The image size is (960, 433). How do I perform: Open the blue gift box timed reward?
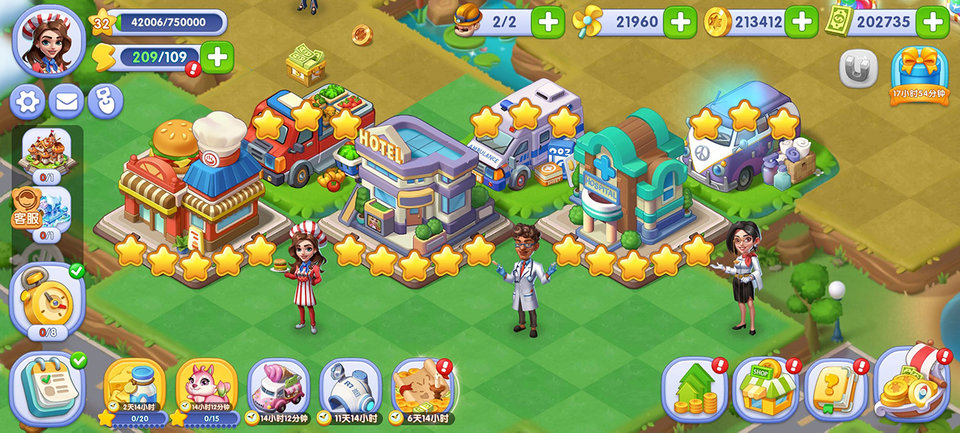coord(919,72)
